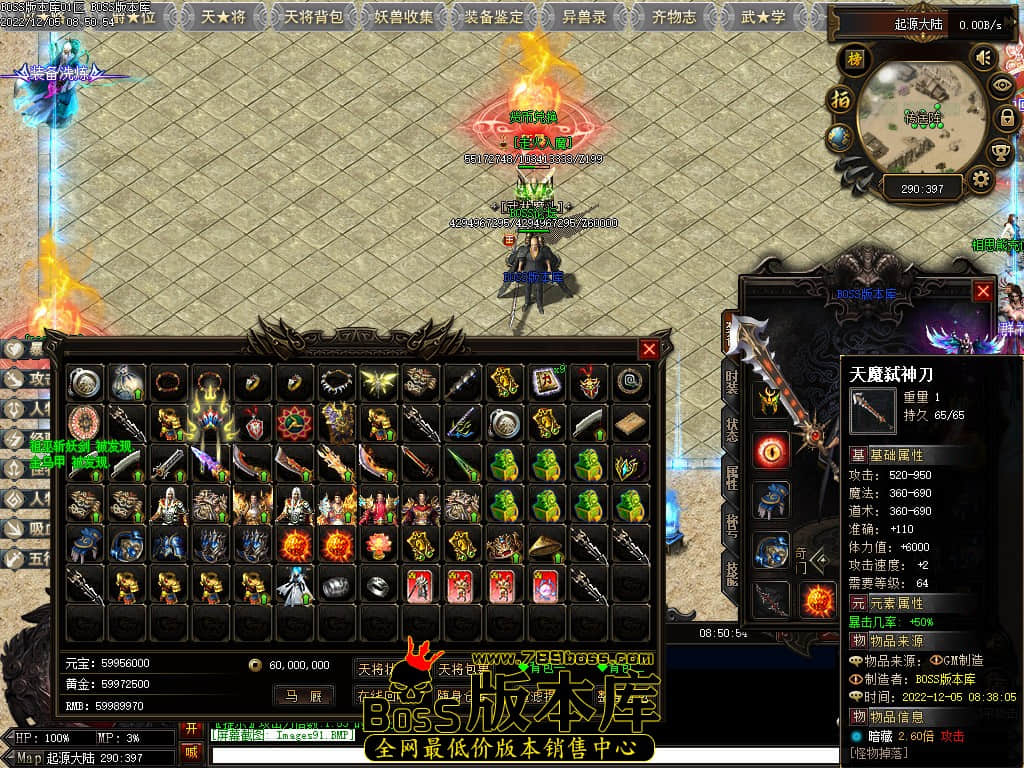The image size is (1024, 768).
Task: Click the 马厩 button in the bag
Action: [303, 695]
